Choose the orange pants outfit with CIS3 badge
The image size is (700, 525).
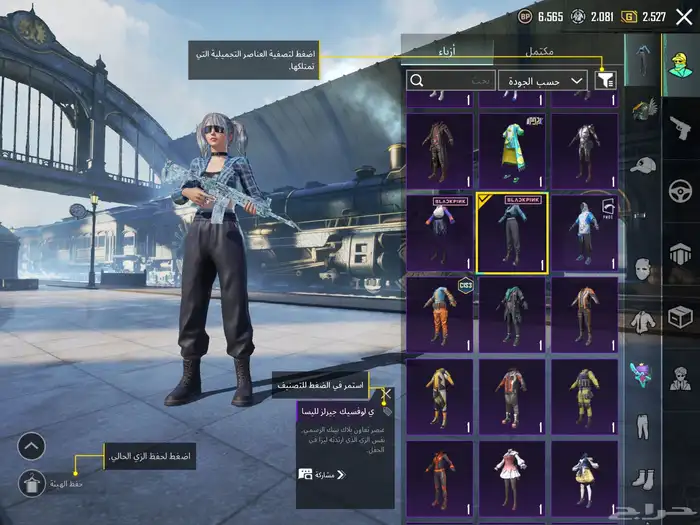click(x=440, y=314)
